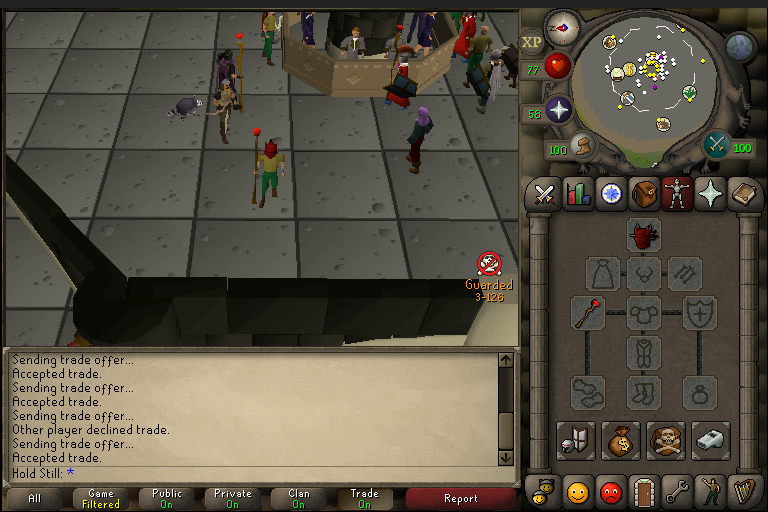
Task: Open the Logout door tab
Action: (644, 492)
